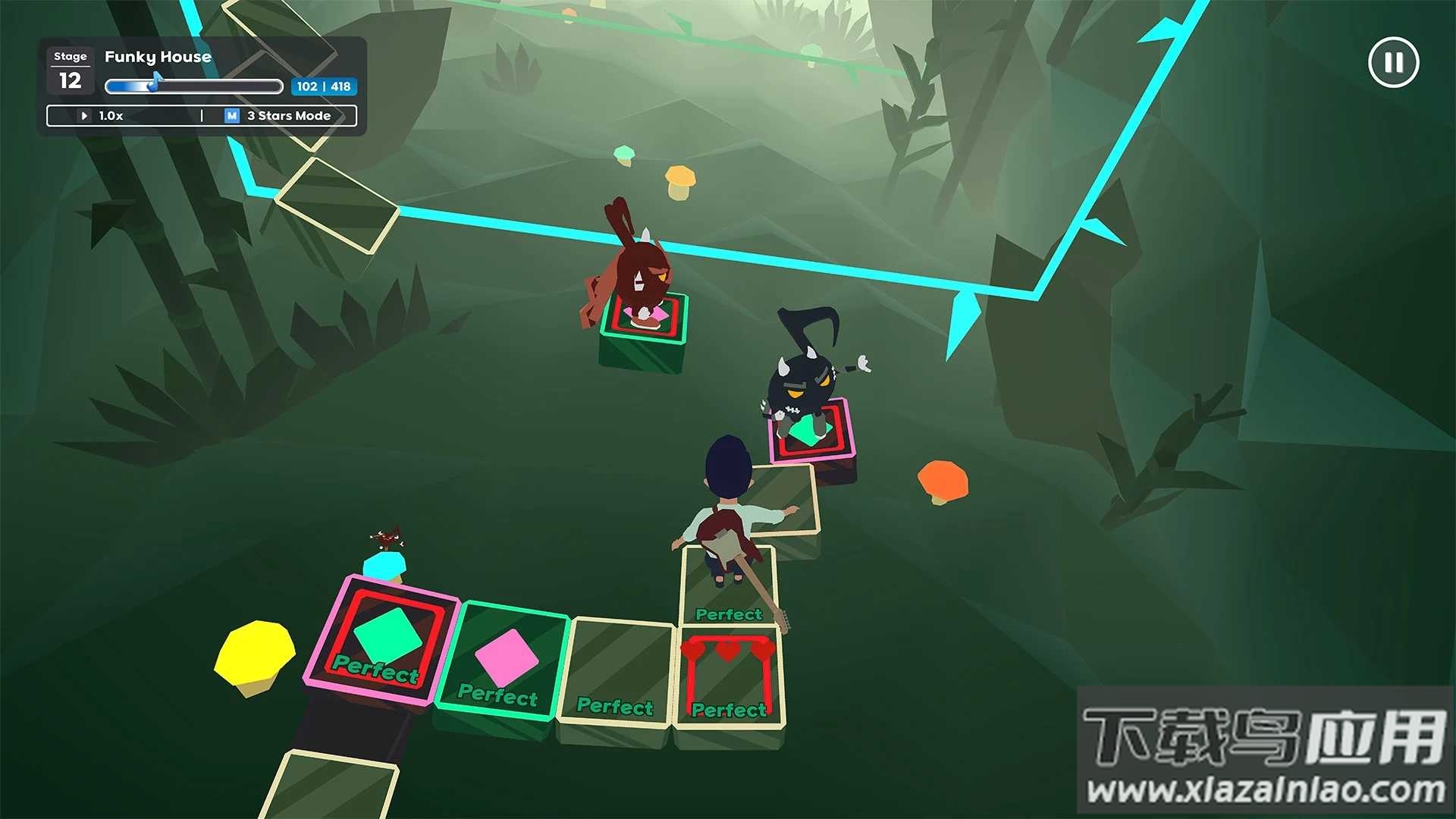This screenshot has height=819, width=1456.
Task: Change the 1.0x playback speed setting
Action: (104, 116)
